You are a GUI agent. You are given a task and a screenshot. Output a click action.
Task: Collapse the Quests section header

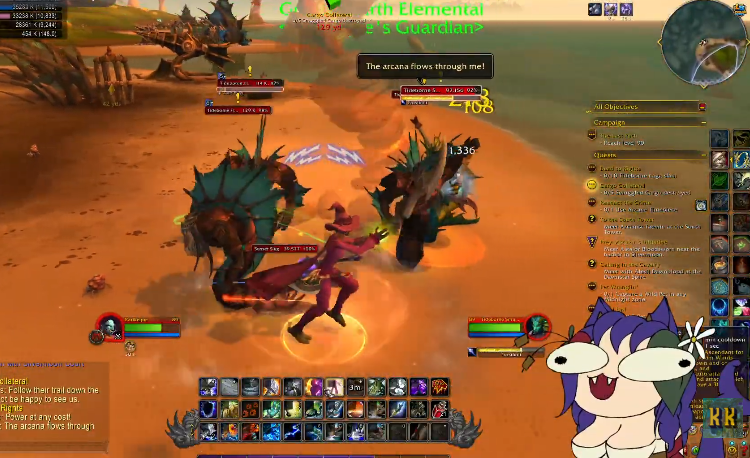click(x=702, y=155)
